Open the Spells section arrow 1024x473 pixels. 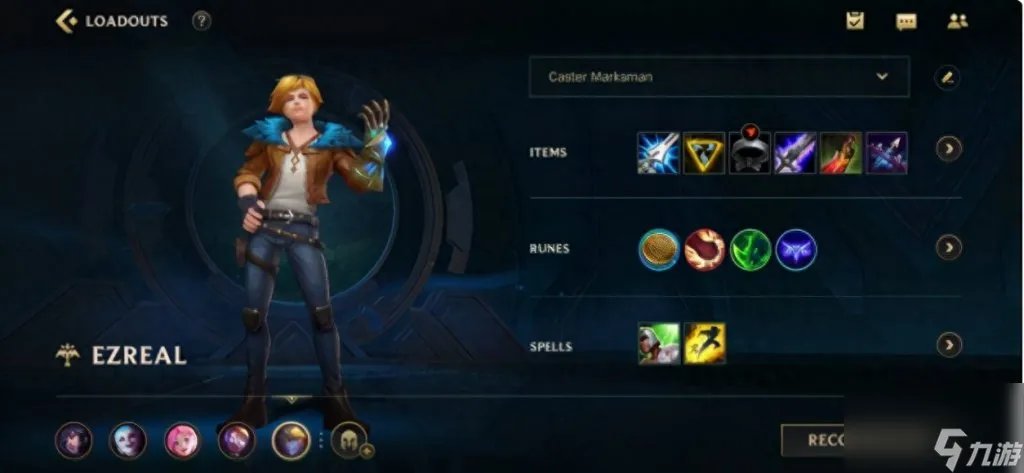[948, 345]
